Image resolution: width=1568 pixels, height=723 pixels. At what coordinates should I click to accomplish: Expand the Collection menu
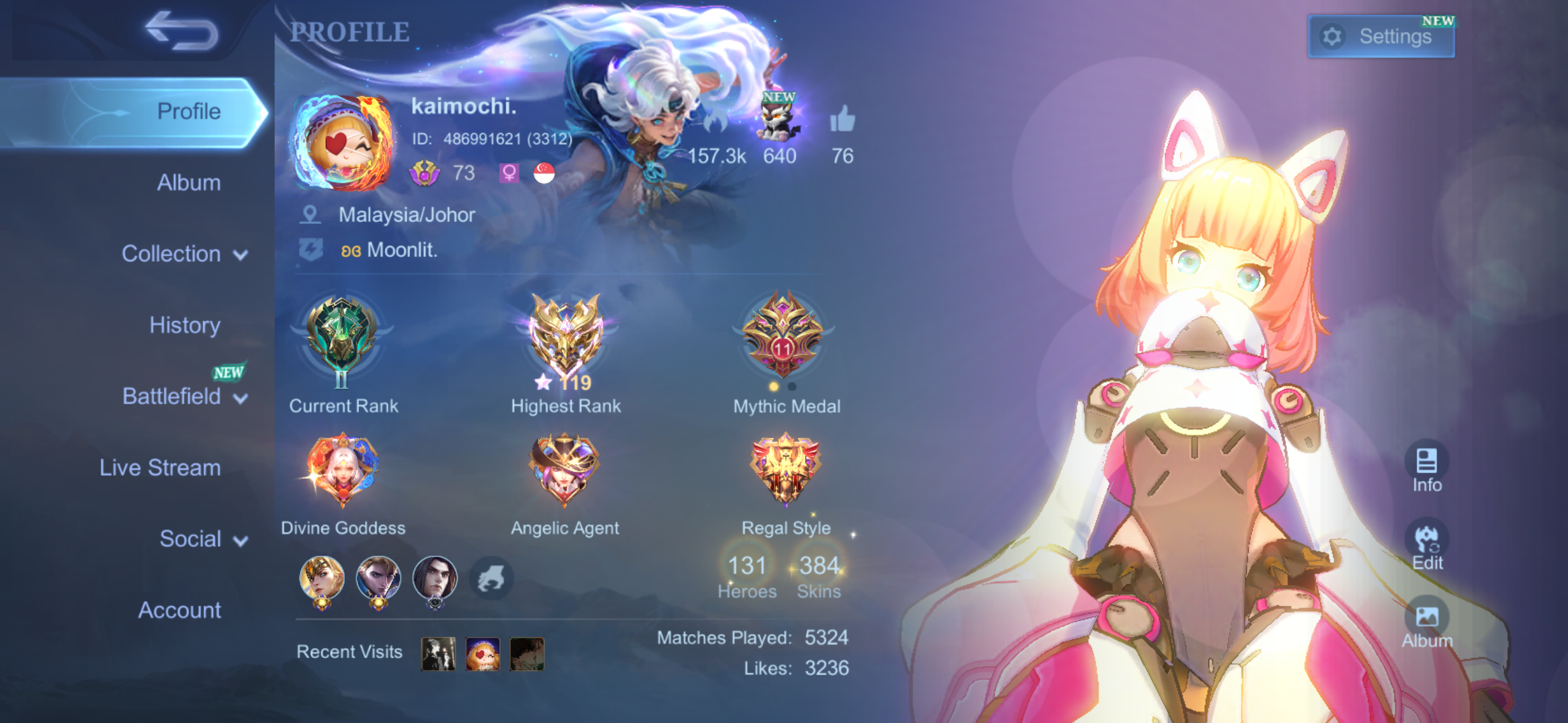point(184,254)
